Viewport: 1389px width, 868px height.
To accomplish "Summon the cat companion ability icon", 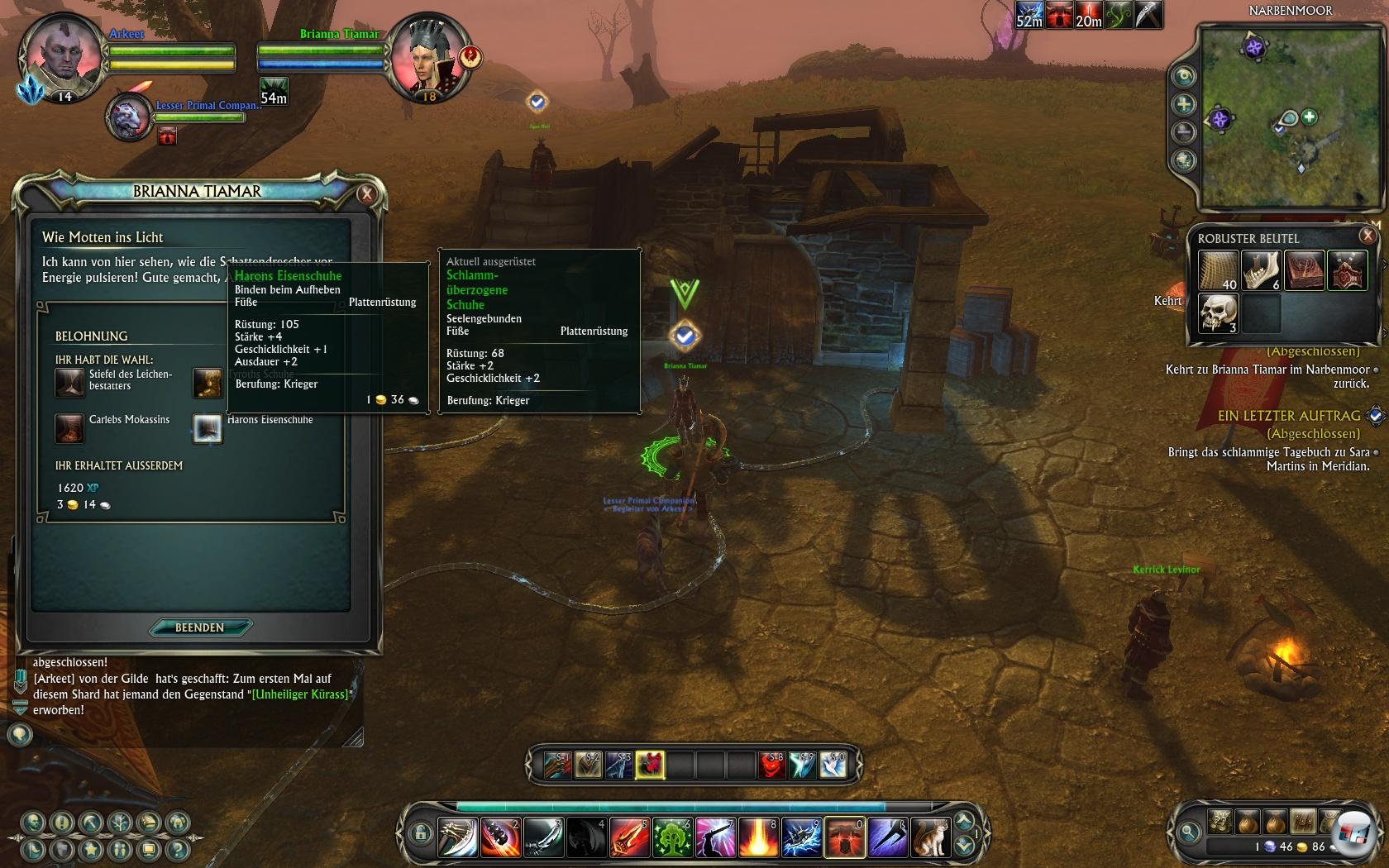I will (930, 837).
